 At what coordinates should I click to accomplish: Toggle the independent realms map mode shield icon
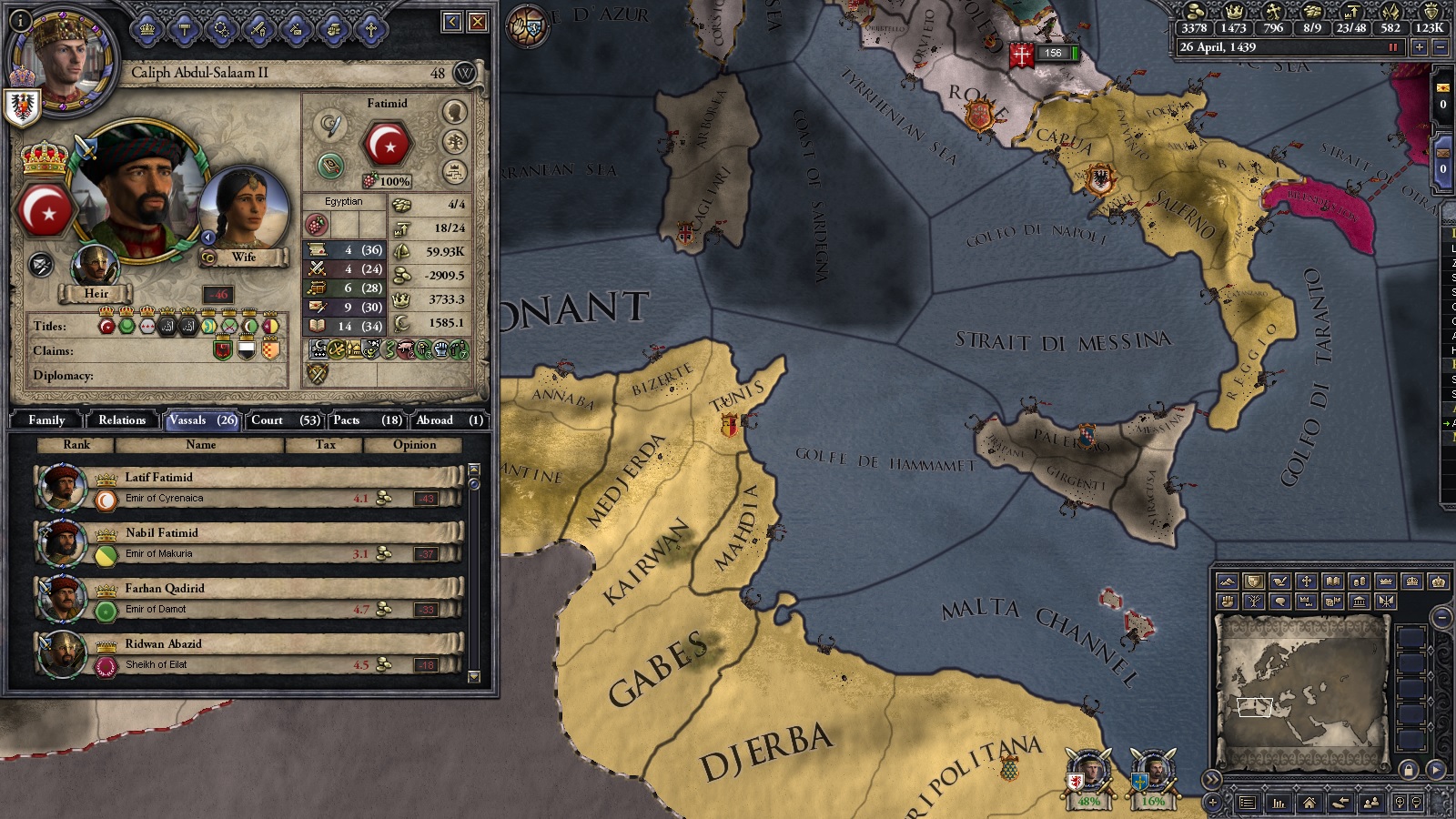[x=1253, y=581]
